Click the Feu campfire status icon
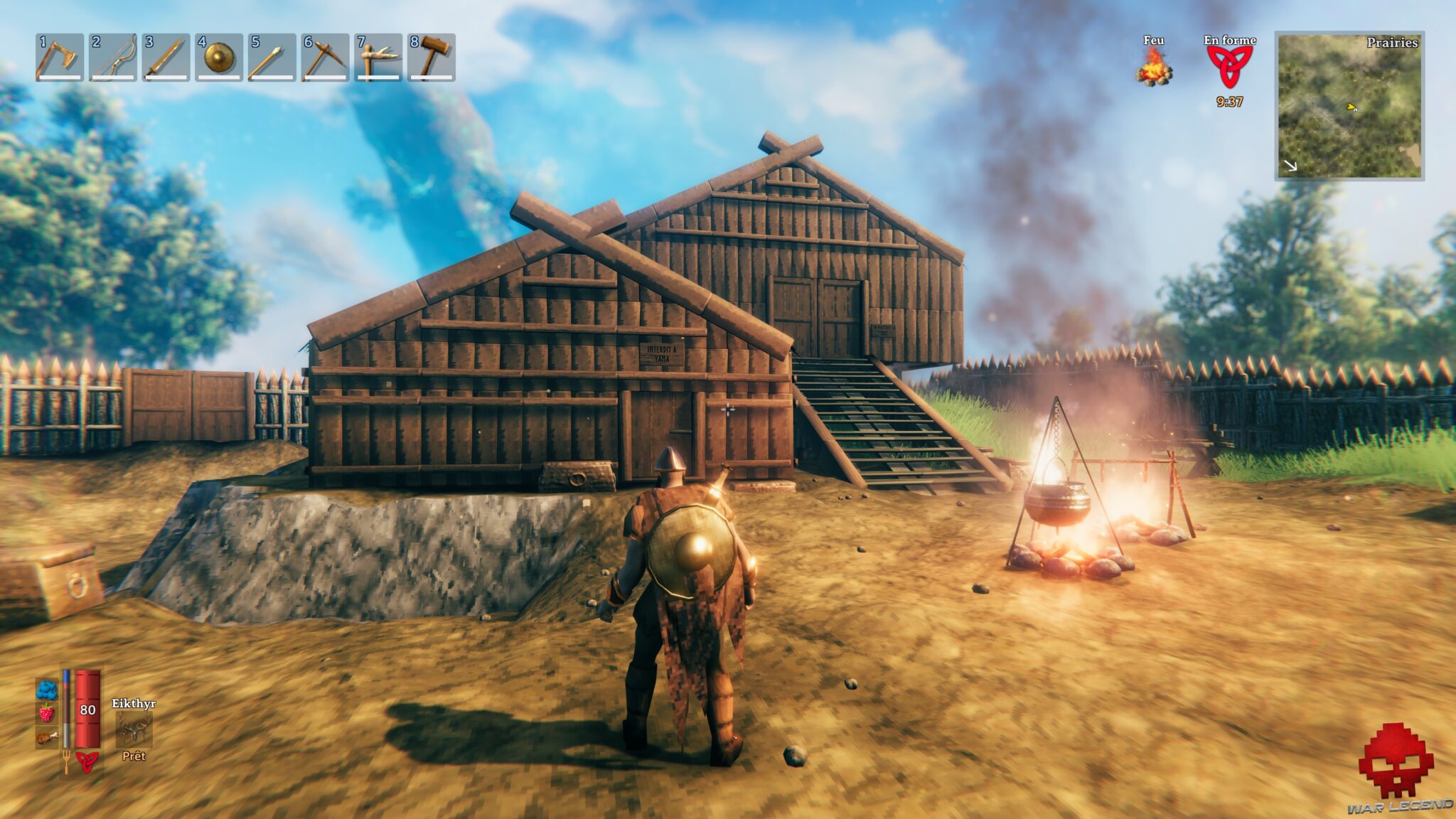This screenshot has height=819, width=1456. tap(1156, 71)
